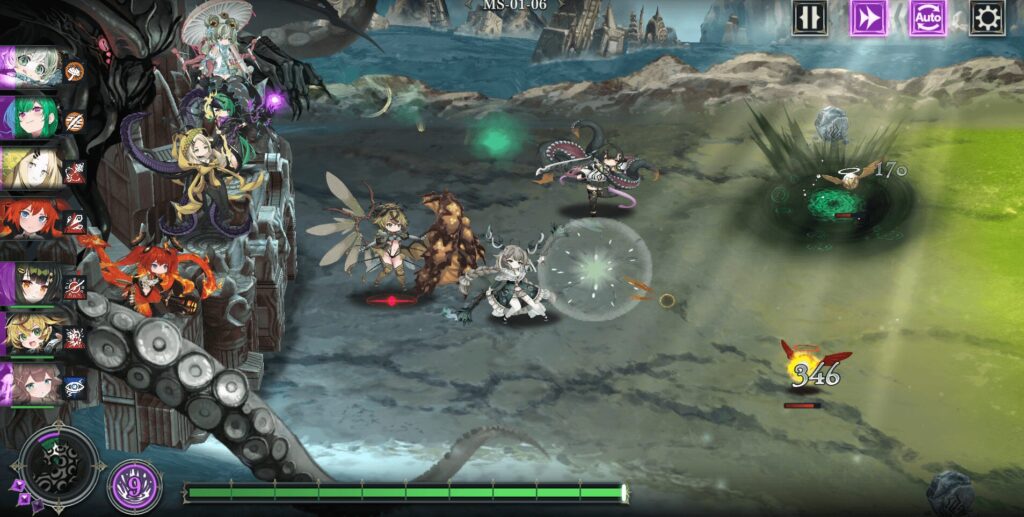
Task: Pause the battle
Action: point(809,18)
